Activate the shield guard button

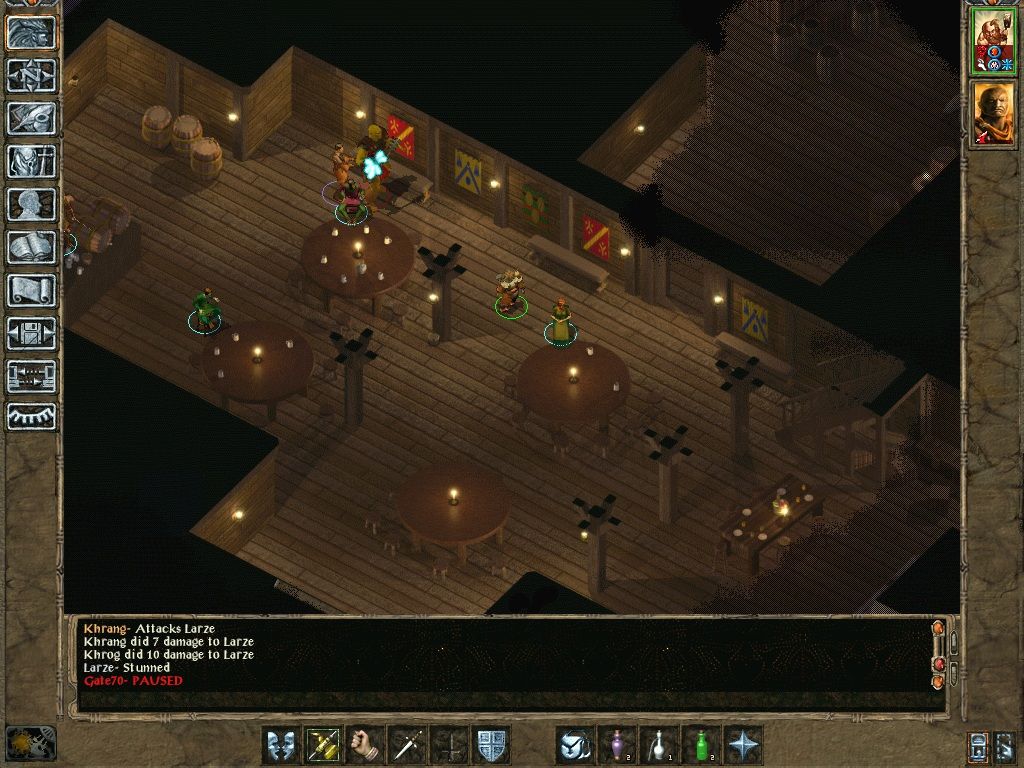coord(491,745)
